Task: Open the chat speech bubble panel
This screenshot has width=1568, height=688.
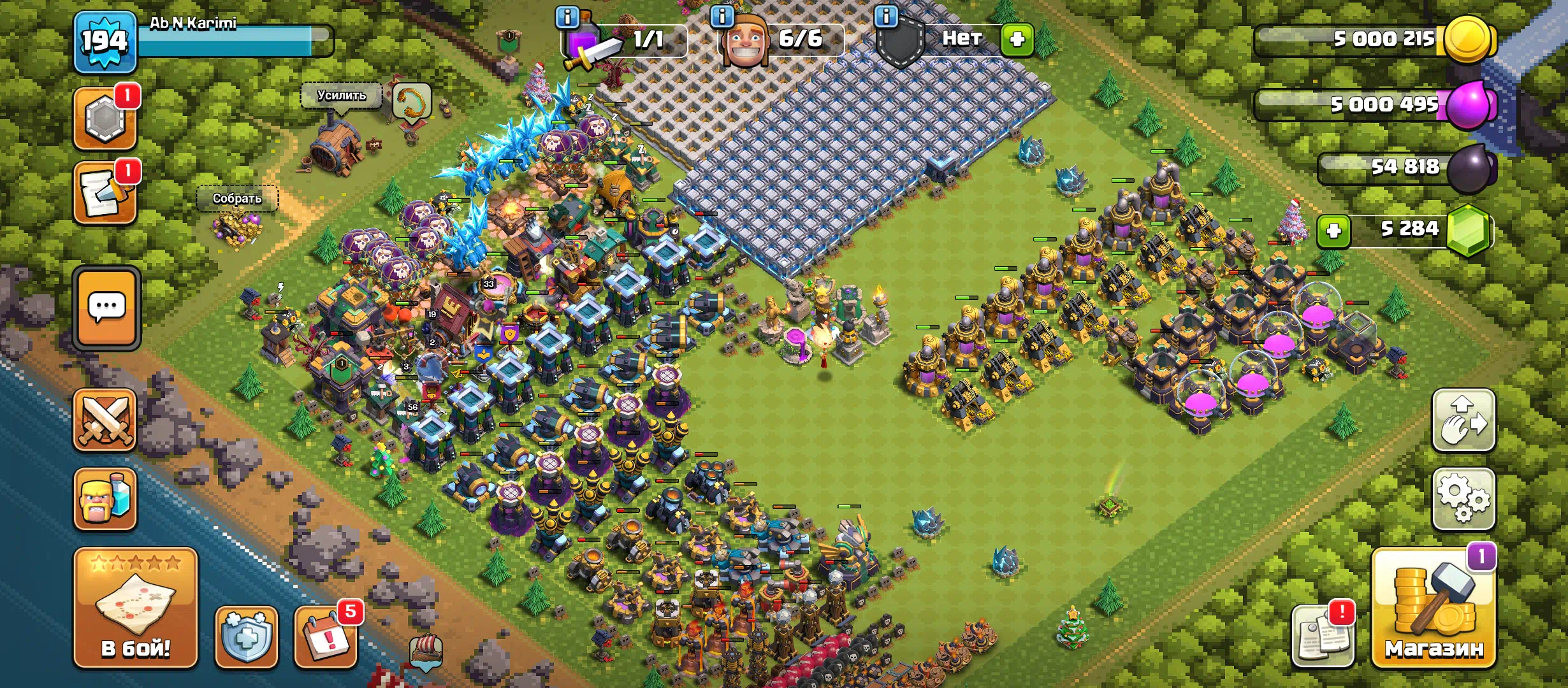Action: click(x=106, y=308)
